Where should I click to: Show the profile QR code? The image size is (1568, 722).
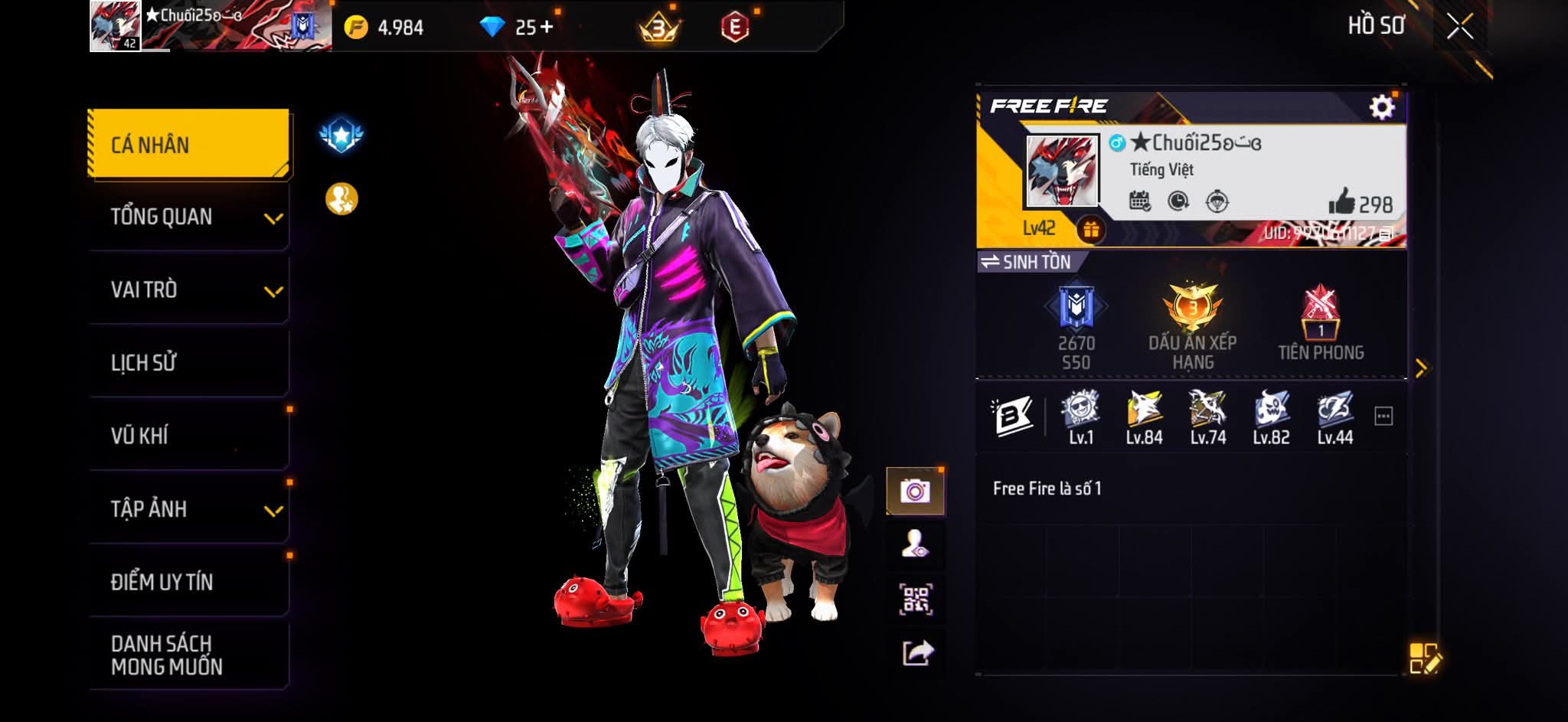click(915, 599)
